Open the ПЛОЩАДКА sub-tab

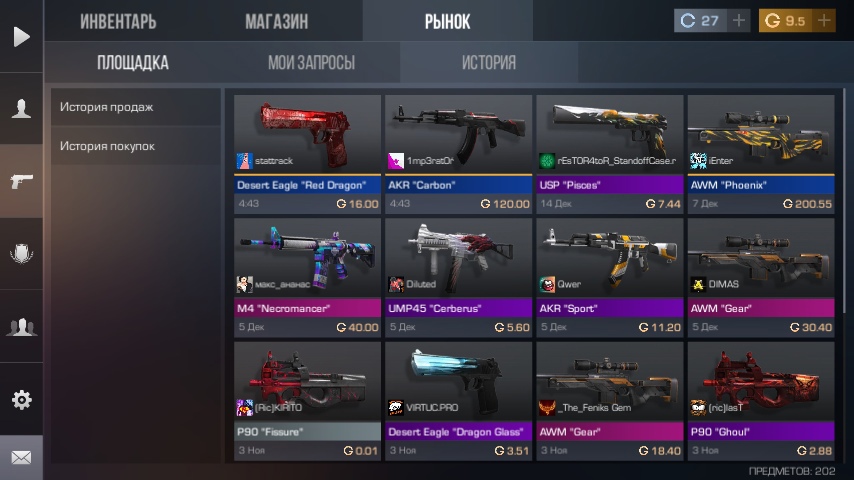[133, 63]
